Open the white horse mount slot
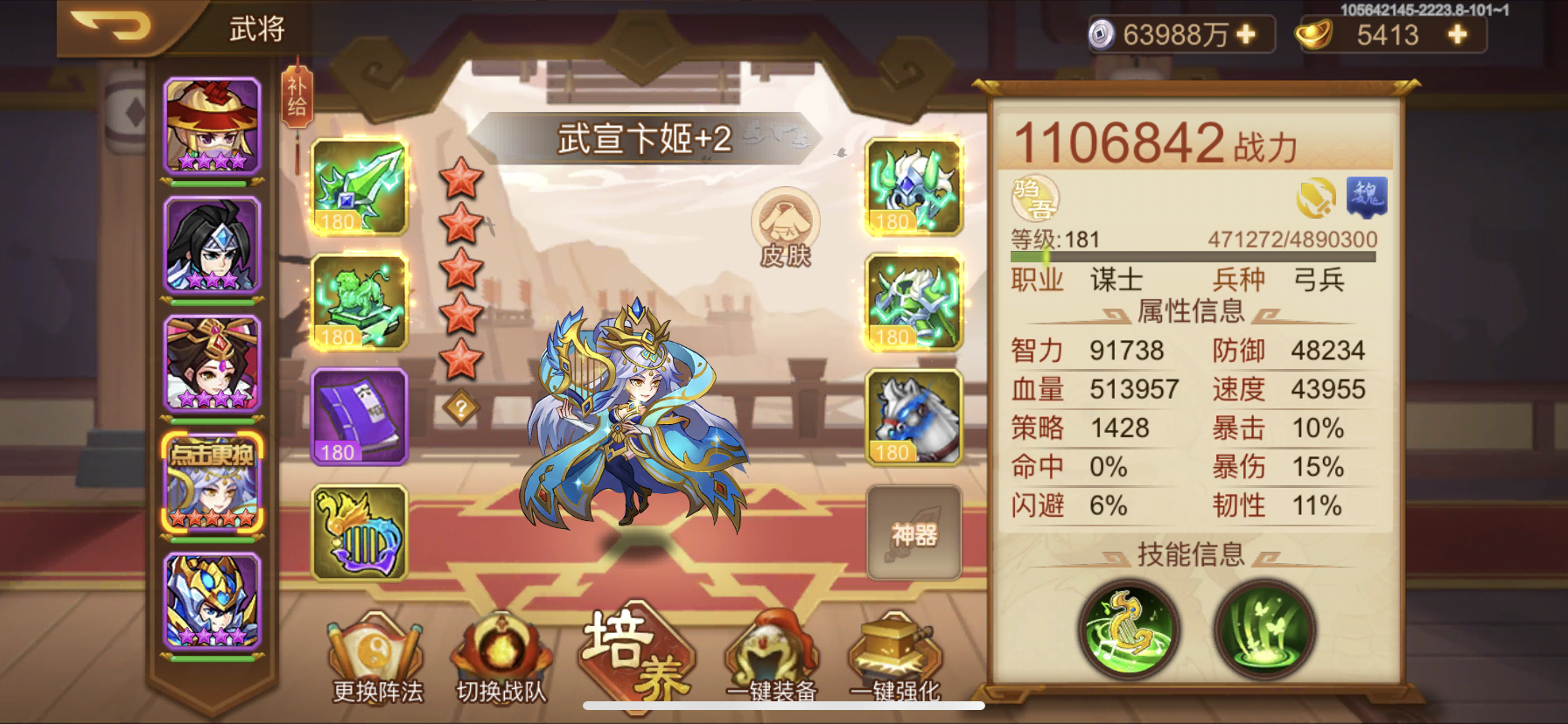 (x=913, y=420)
